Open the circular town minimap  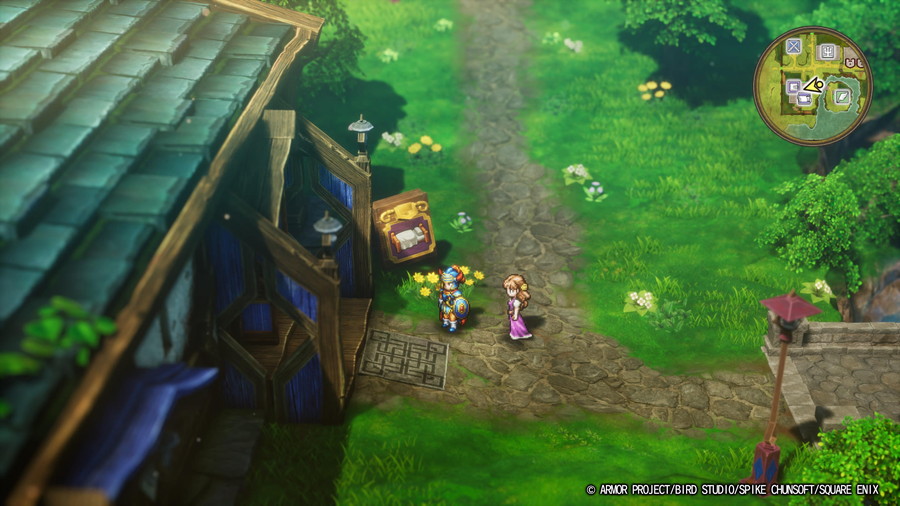(x=813, y=85)
